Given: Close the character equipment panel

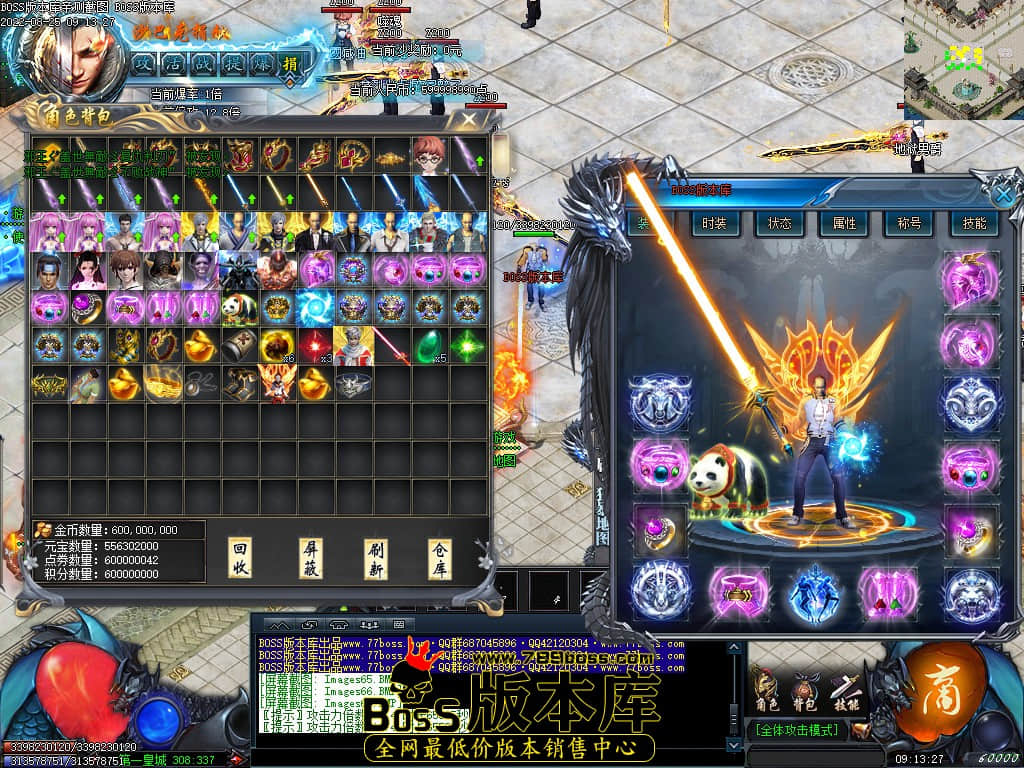Looking at the screenshot, I should point(1003,193).
